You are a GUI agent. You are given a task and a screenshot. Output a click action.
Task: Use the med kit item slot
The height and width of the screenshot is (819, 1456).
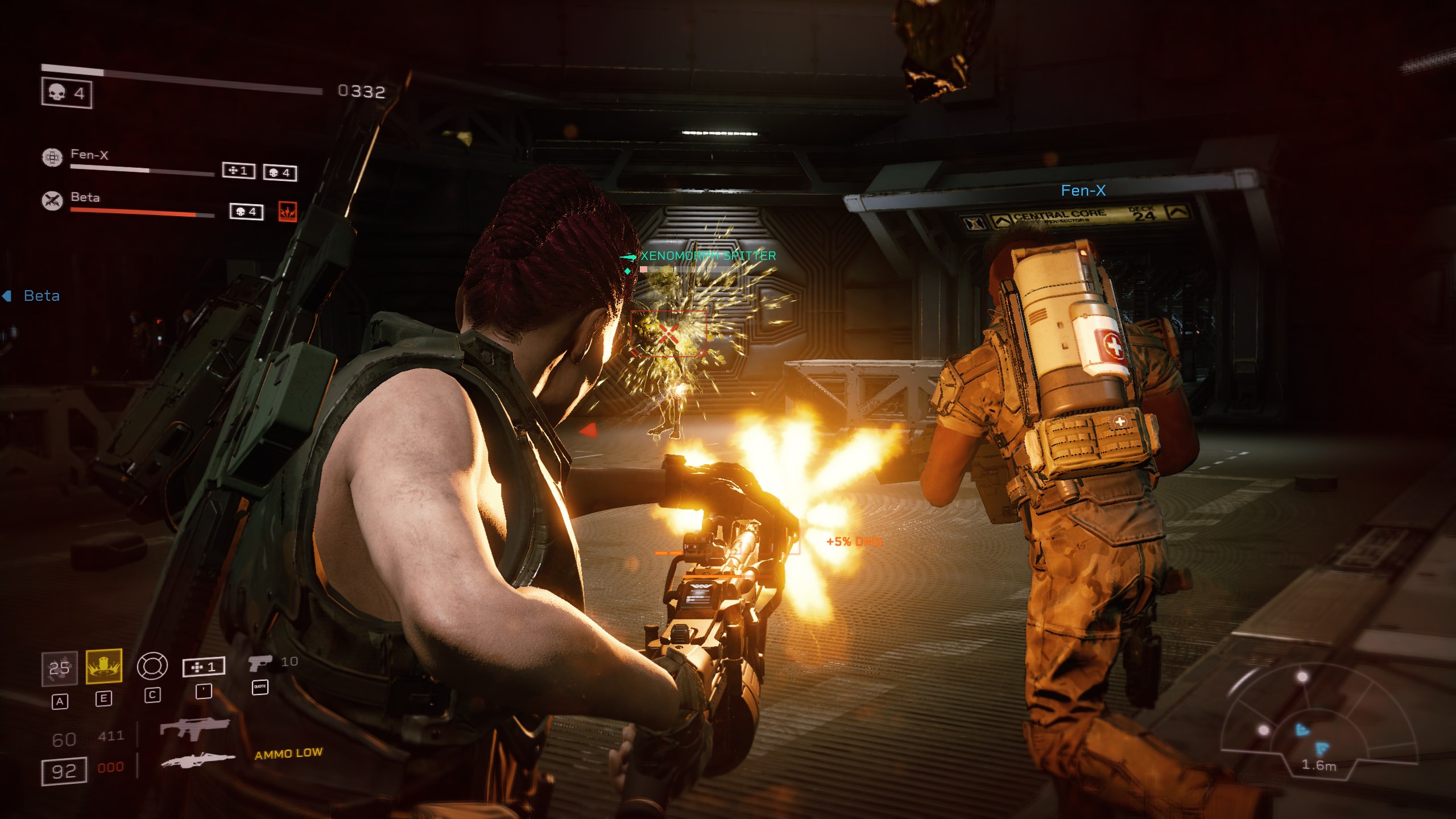click(204, 667)
